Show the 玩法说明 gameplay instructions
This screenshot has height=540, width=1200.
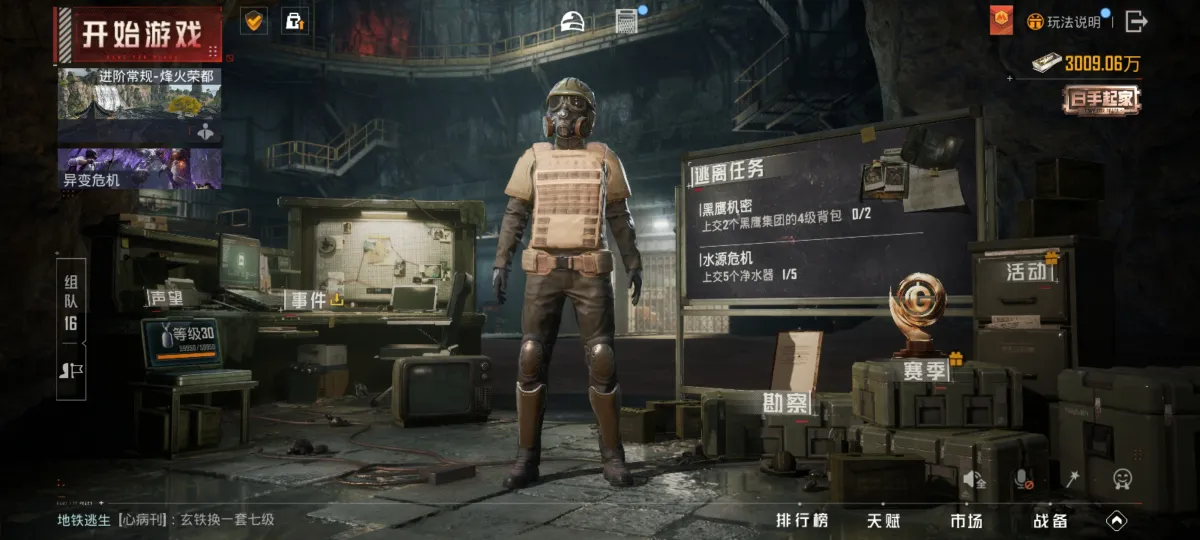(x=1068, y=21)
